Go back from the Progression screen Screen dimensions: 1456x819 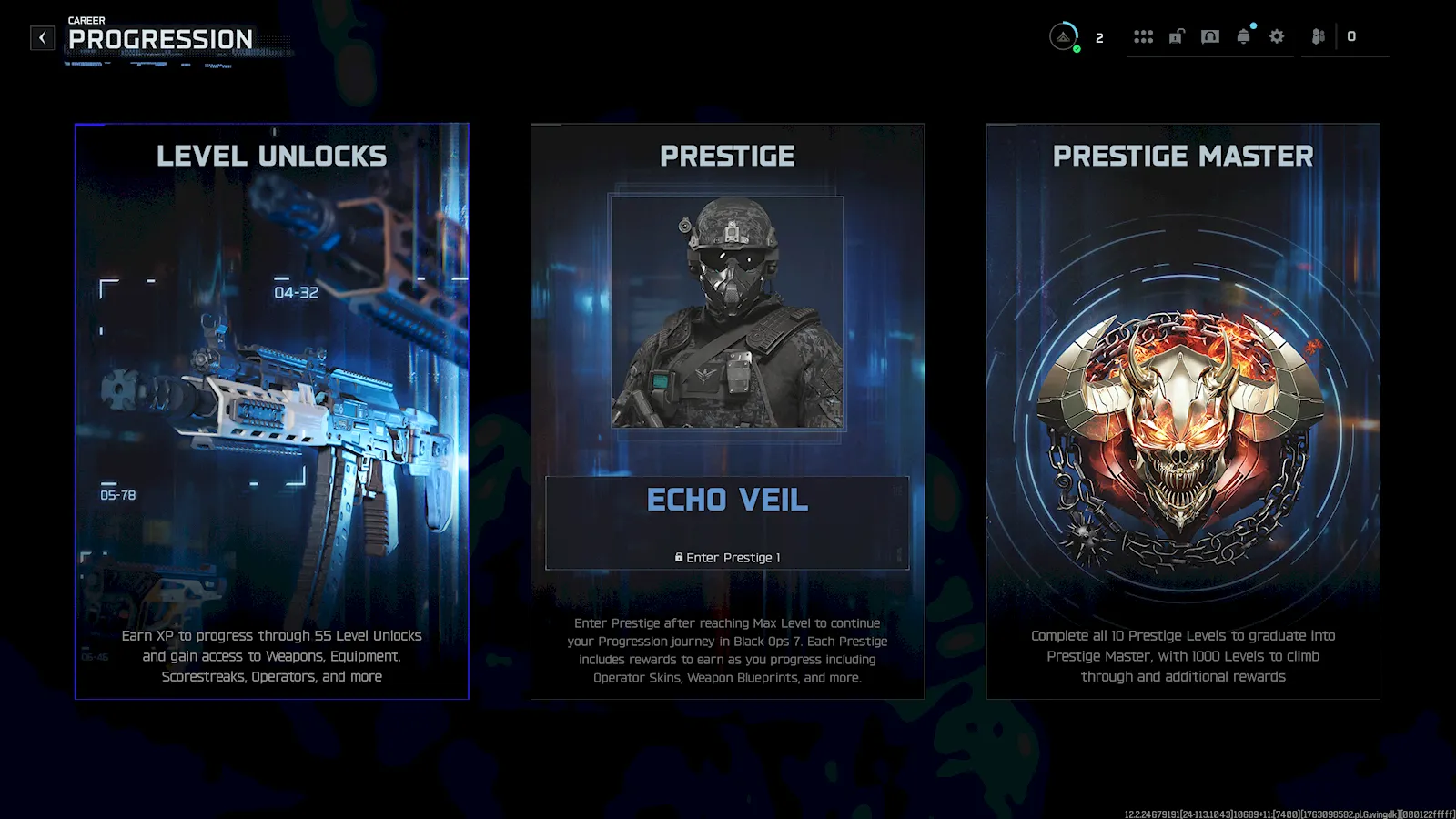click(x=42, y=37)
